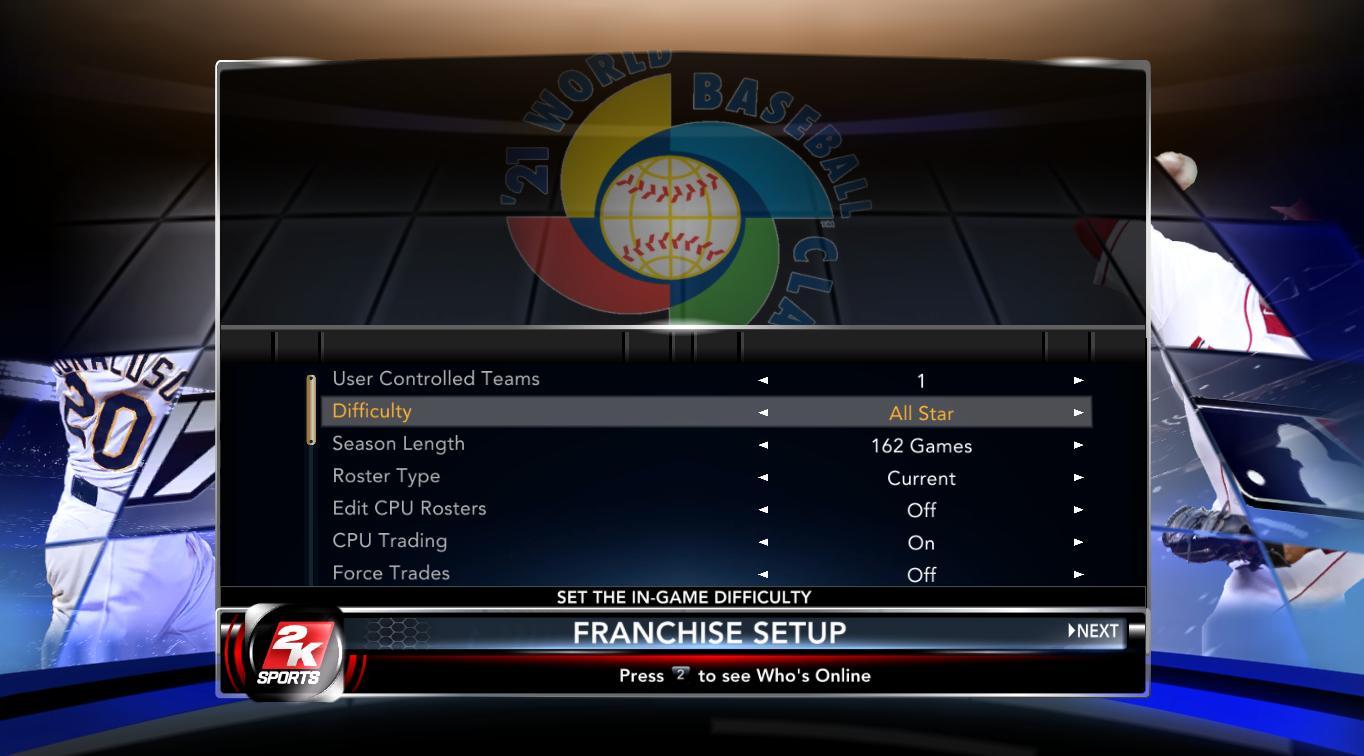Click the options list scrollbar handle
The width and height of the screenshot is (1364, 756).
(x=311, y=409)
